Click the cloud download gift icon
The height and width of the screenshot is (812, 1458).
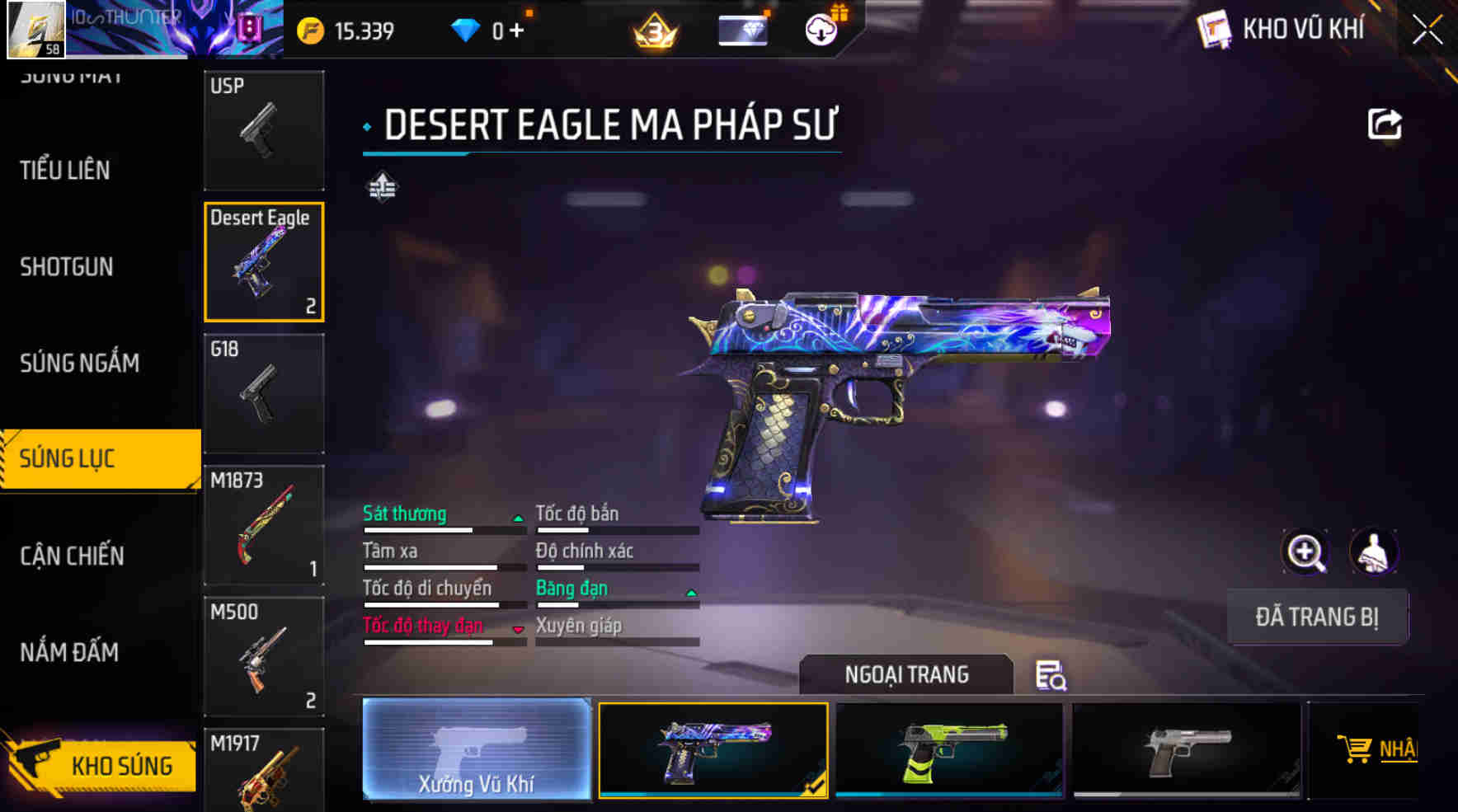coord(821,29)
